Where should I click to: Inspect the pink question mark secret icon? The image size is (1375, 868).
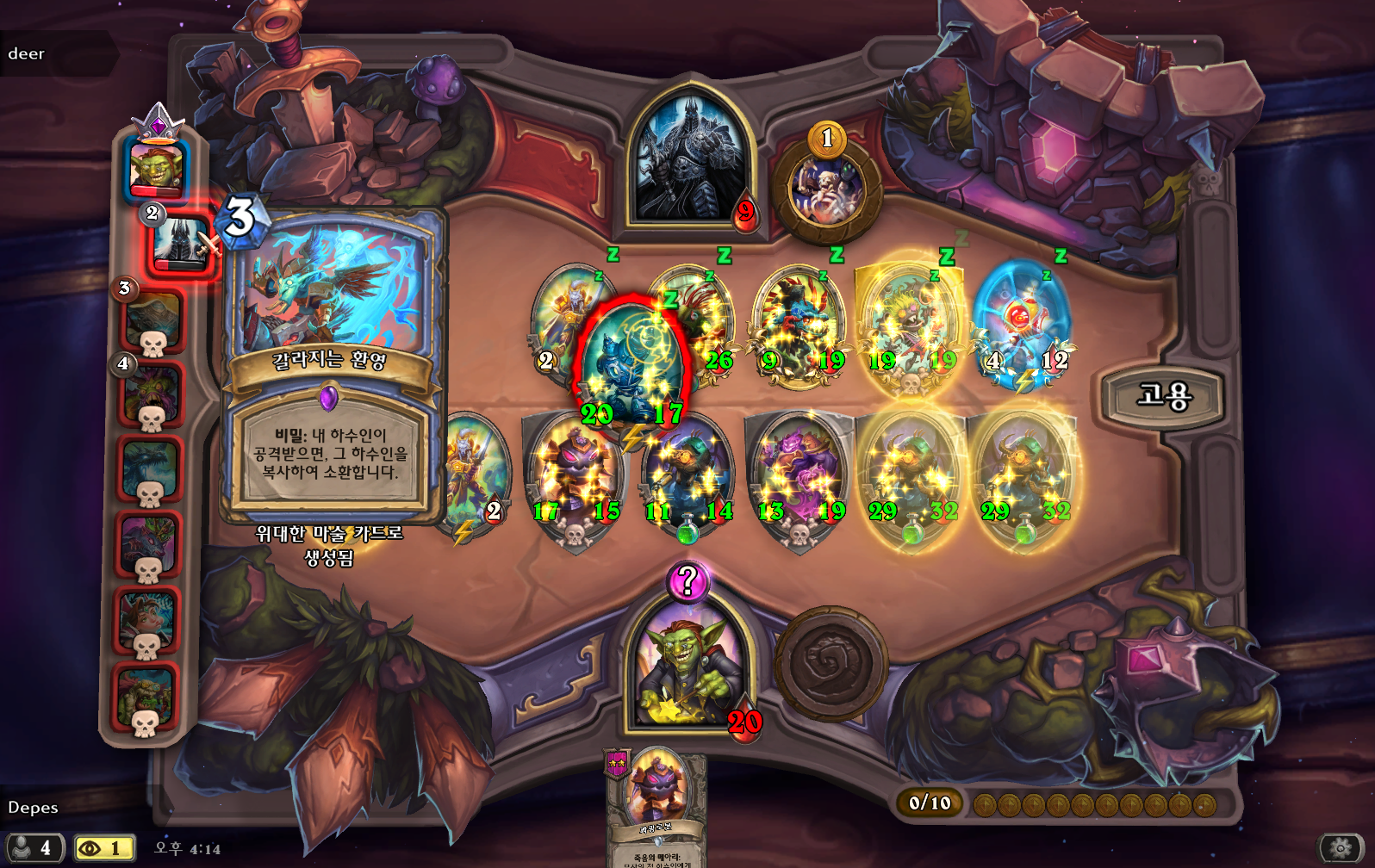[687, 582]
